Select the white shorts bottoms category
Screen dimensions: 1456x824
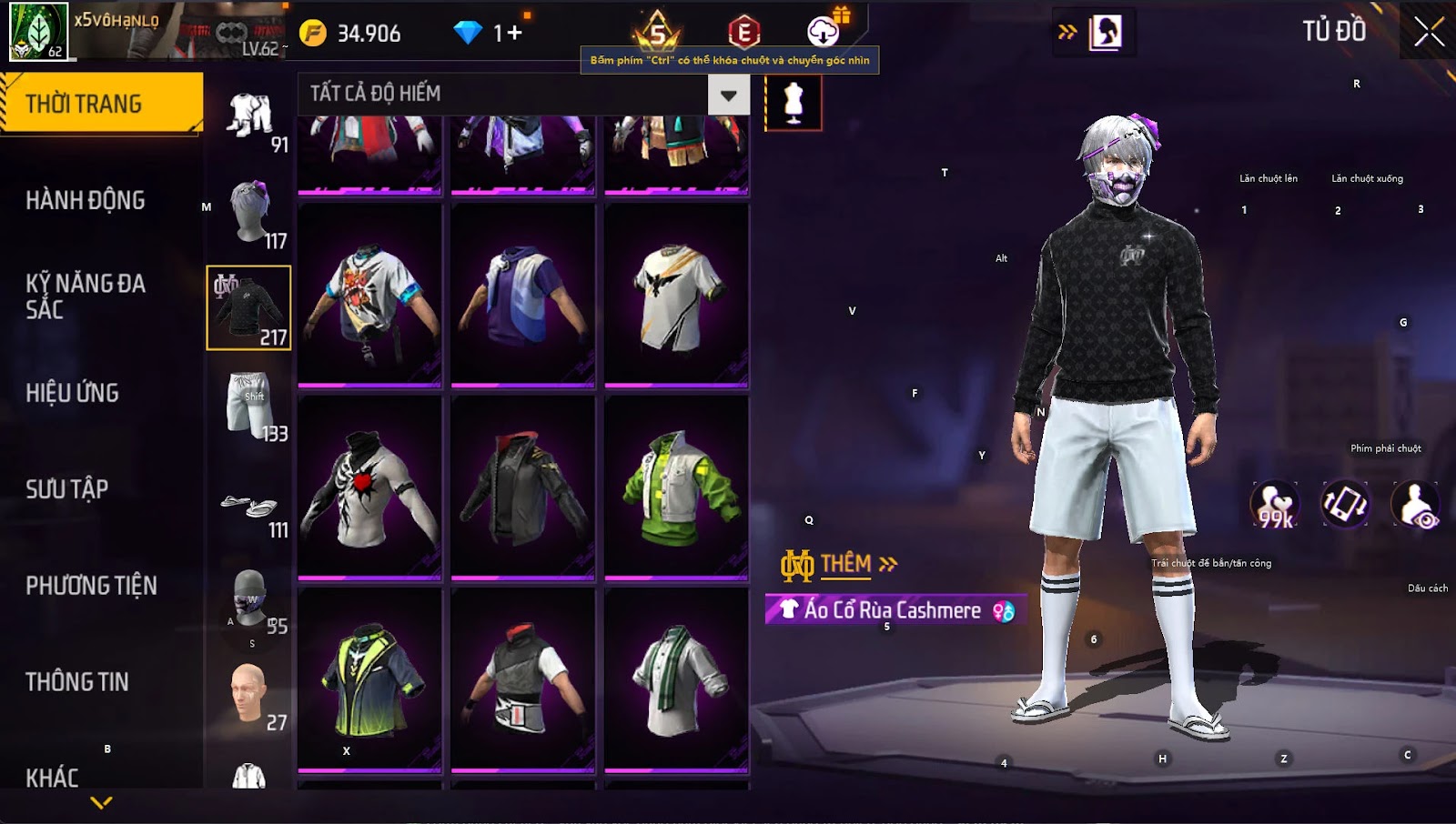[x=248, y=405]
